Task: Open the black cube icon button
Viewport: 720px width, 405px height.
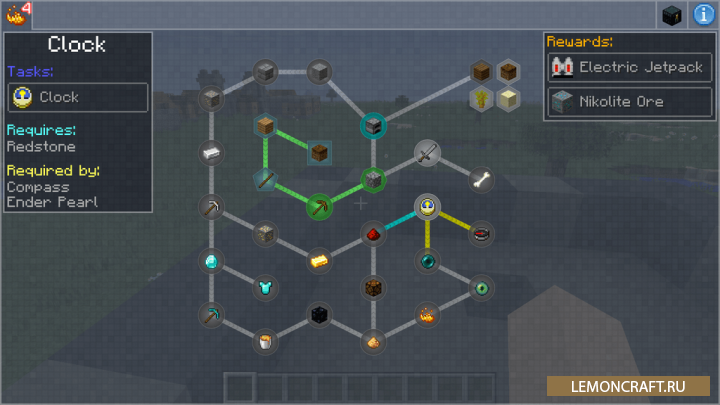Action: tap(672, 15)
